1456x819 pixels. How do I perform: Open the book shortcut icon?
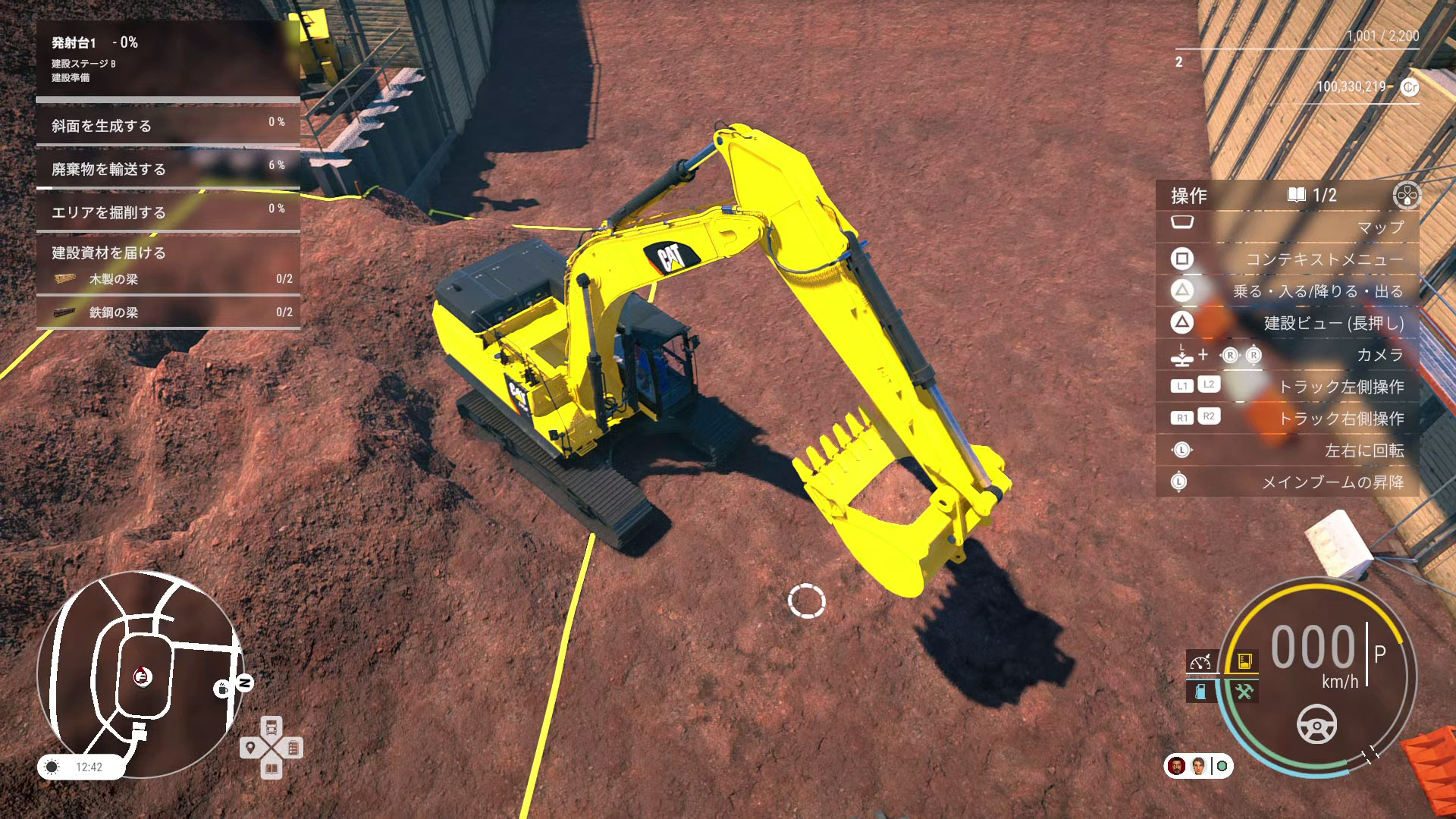coord(271,769)
